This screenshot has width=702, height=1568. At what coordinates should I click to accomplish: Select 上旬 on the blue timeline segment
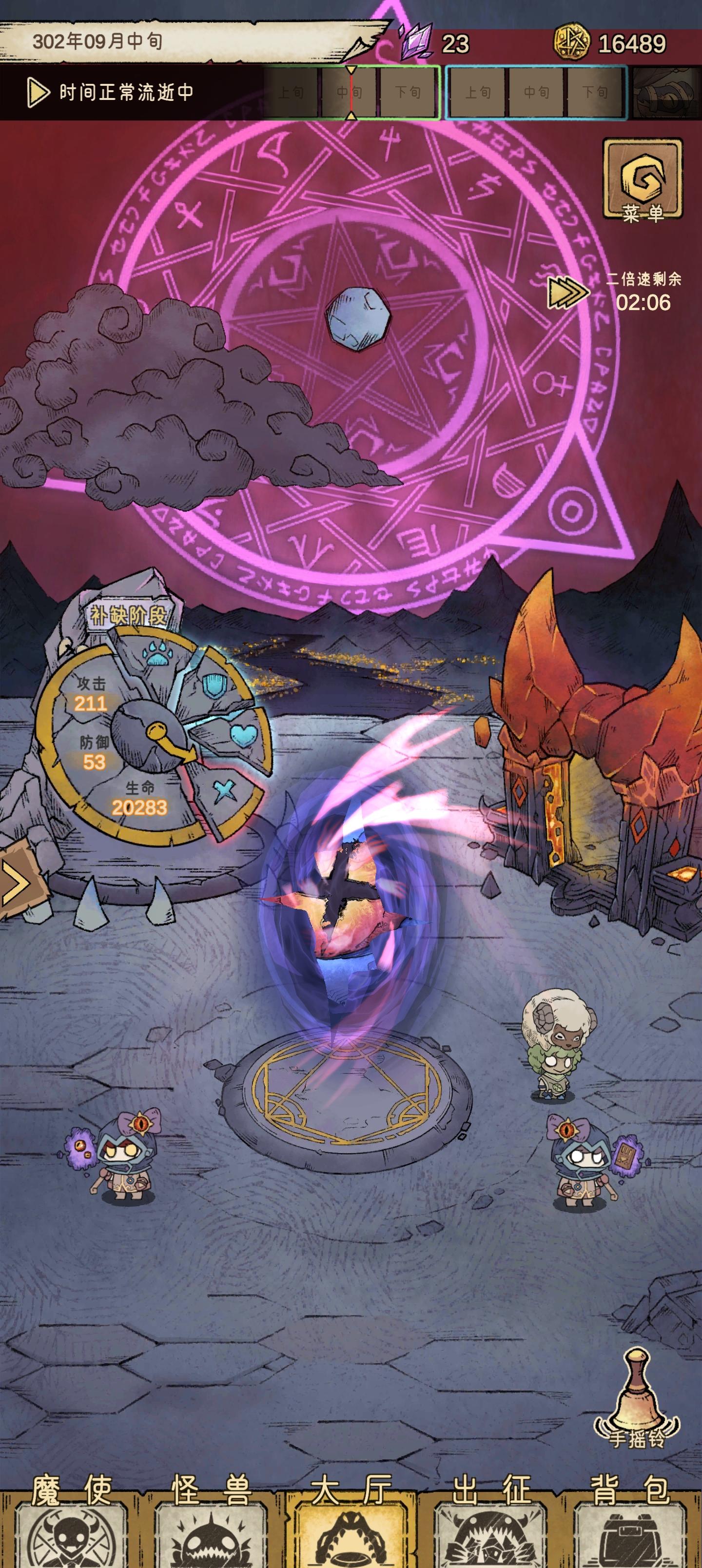pos(479,93)
